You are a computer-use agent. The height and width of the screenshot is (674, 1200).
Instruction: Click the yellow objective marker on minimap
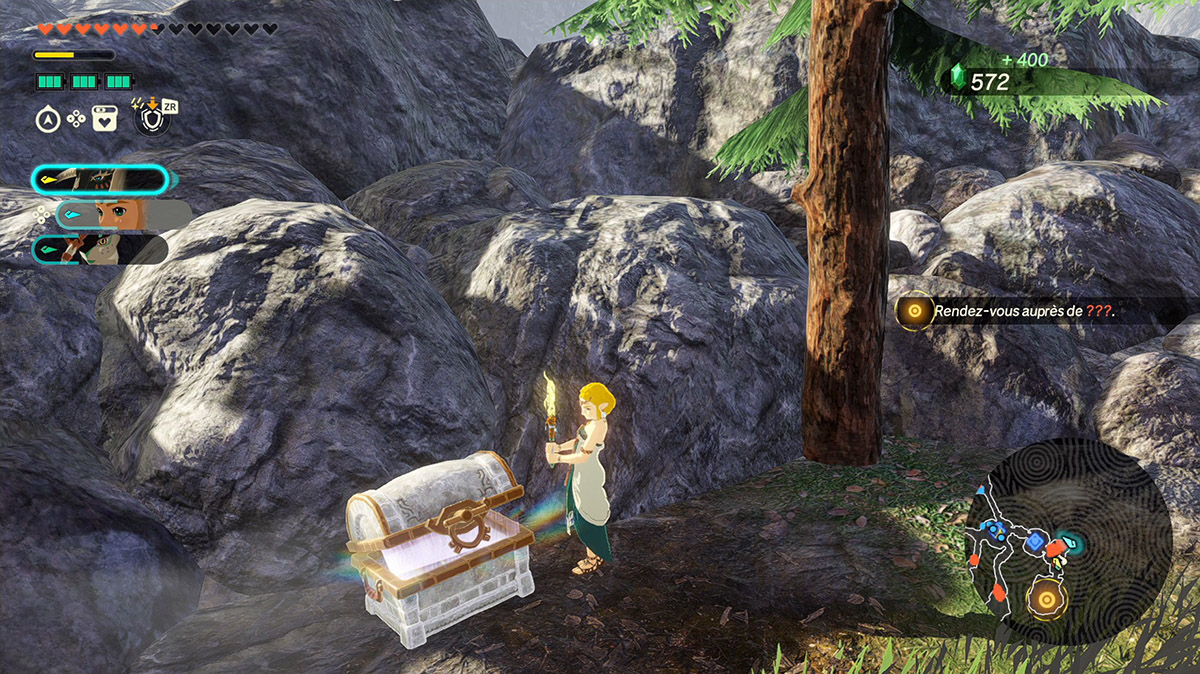1046,600
